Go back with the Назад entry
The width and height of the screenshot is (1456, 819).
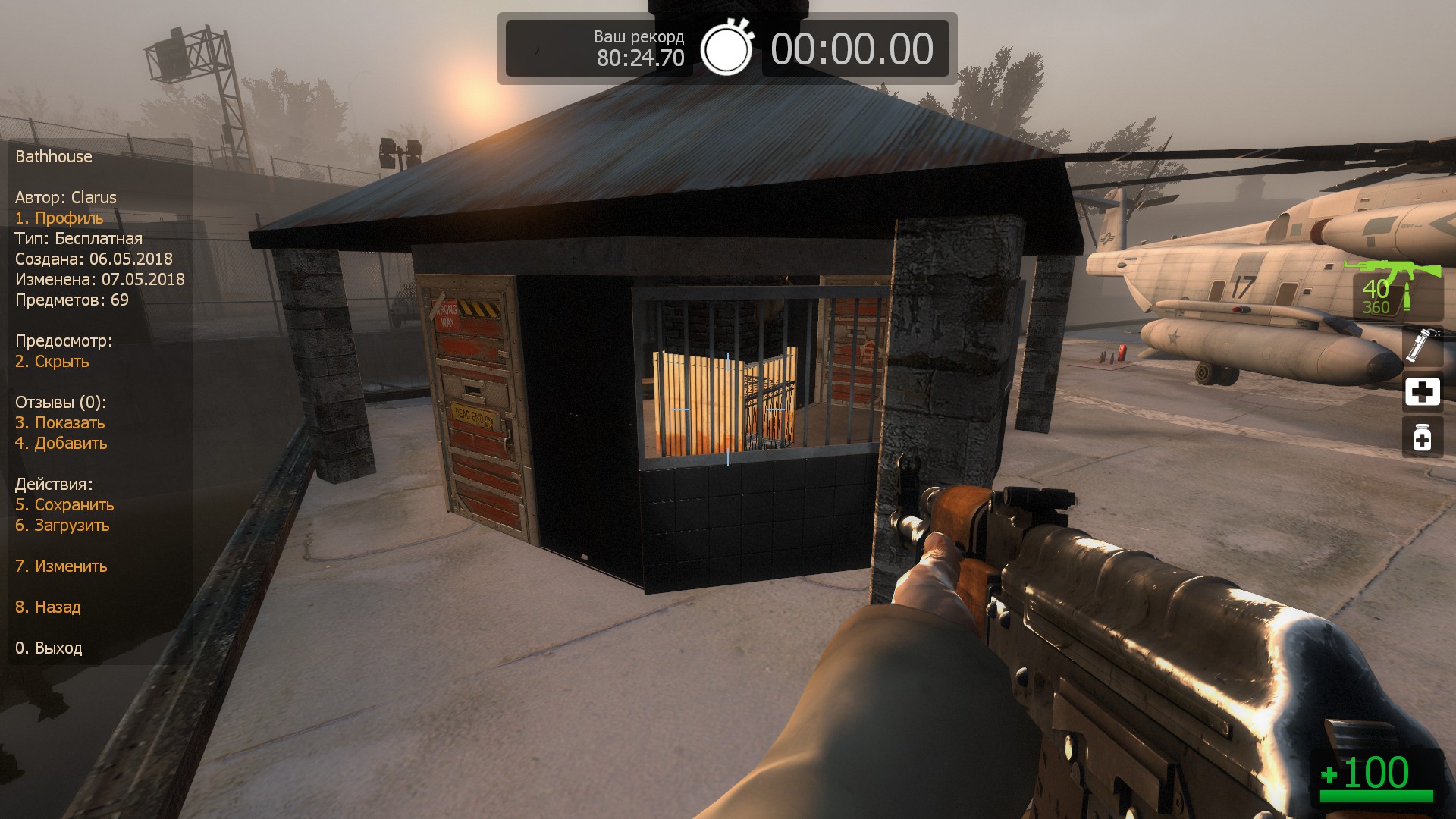(48, 607)
